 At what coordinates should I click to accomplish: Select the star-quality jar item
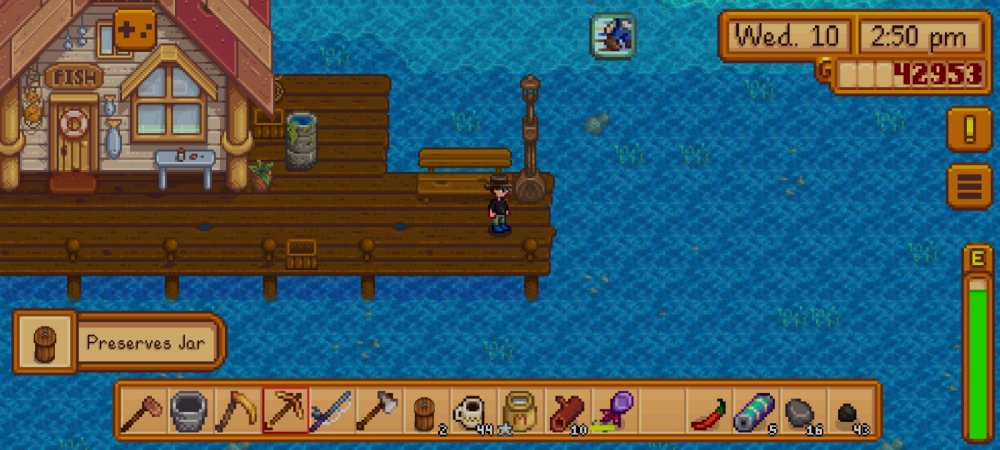click(x=519, y=410)
